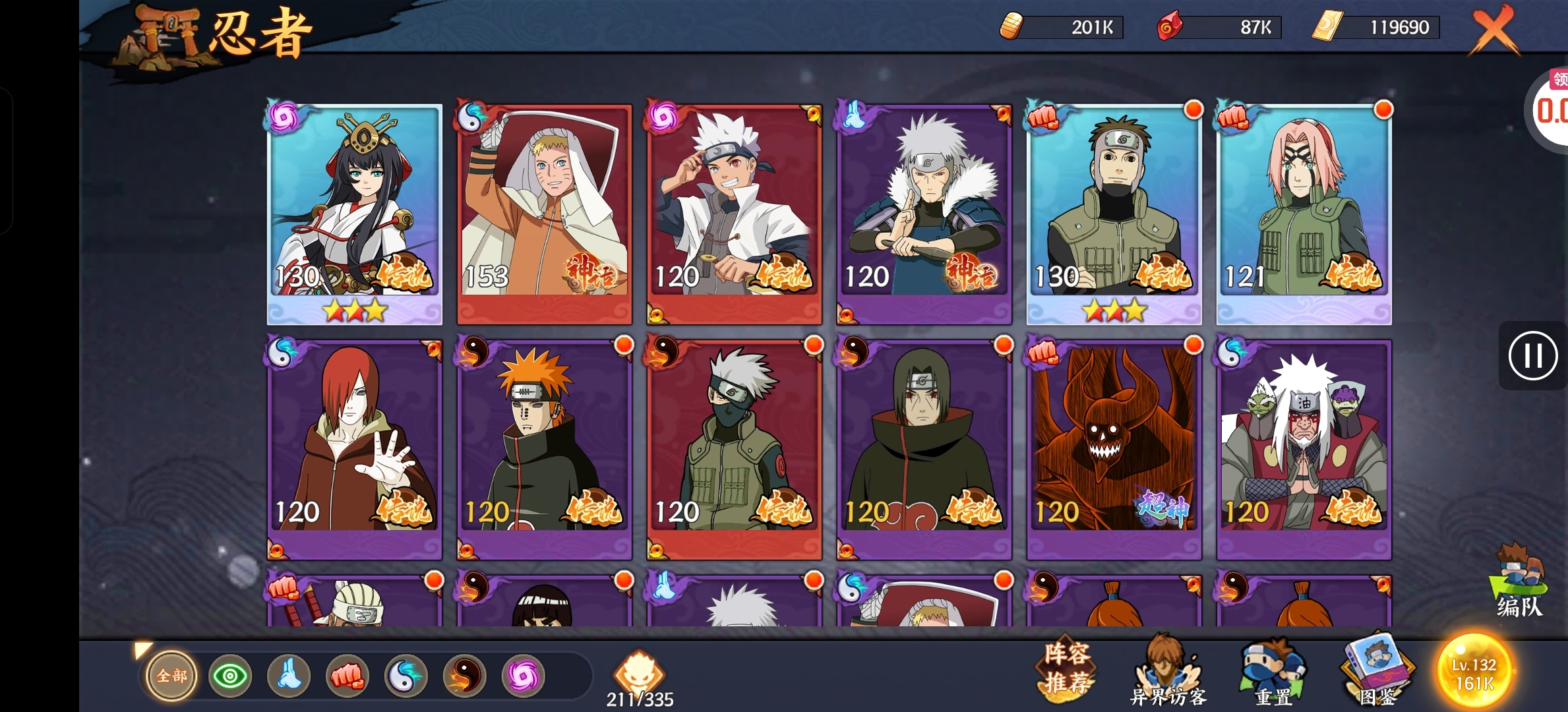
Task: Open 阵容推荐 lineup recommendations
Action: click(x=1068, y=669)
